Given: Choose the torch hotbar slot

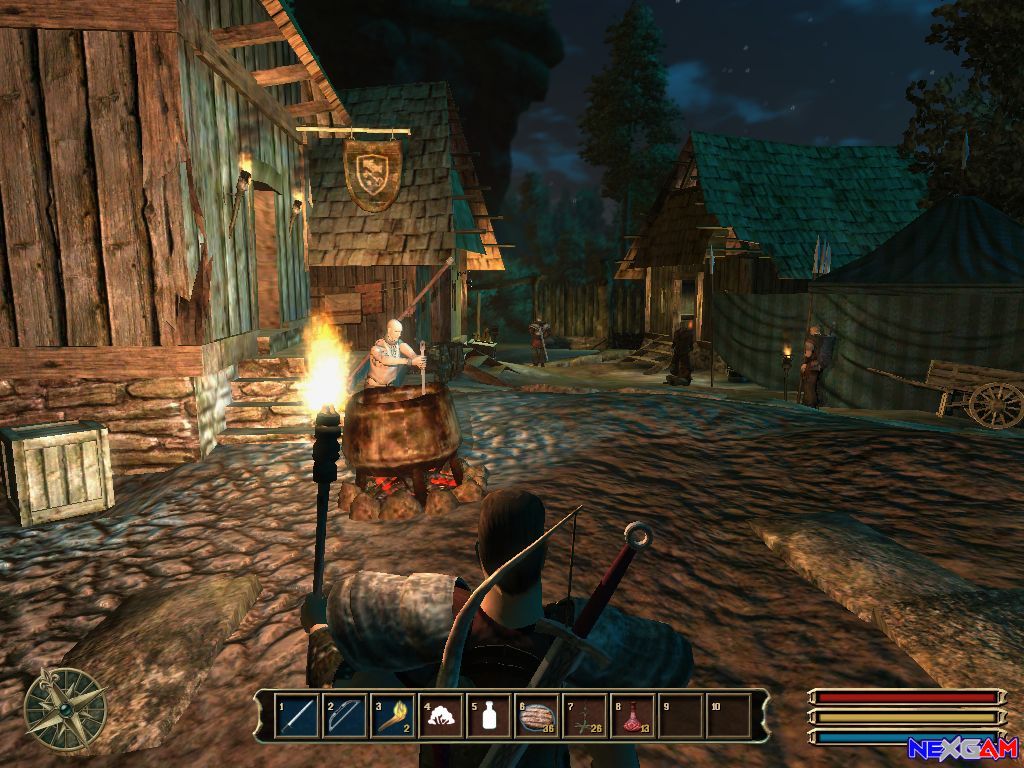Looking at the screenshot, I should click(x=393, y=716).
